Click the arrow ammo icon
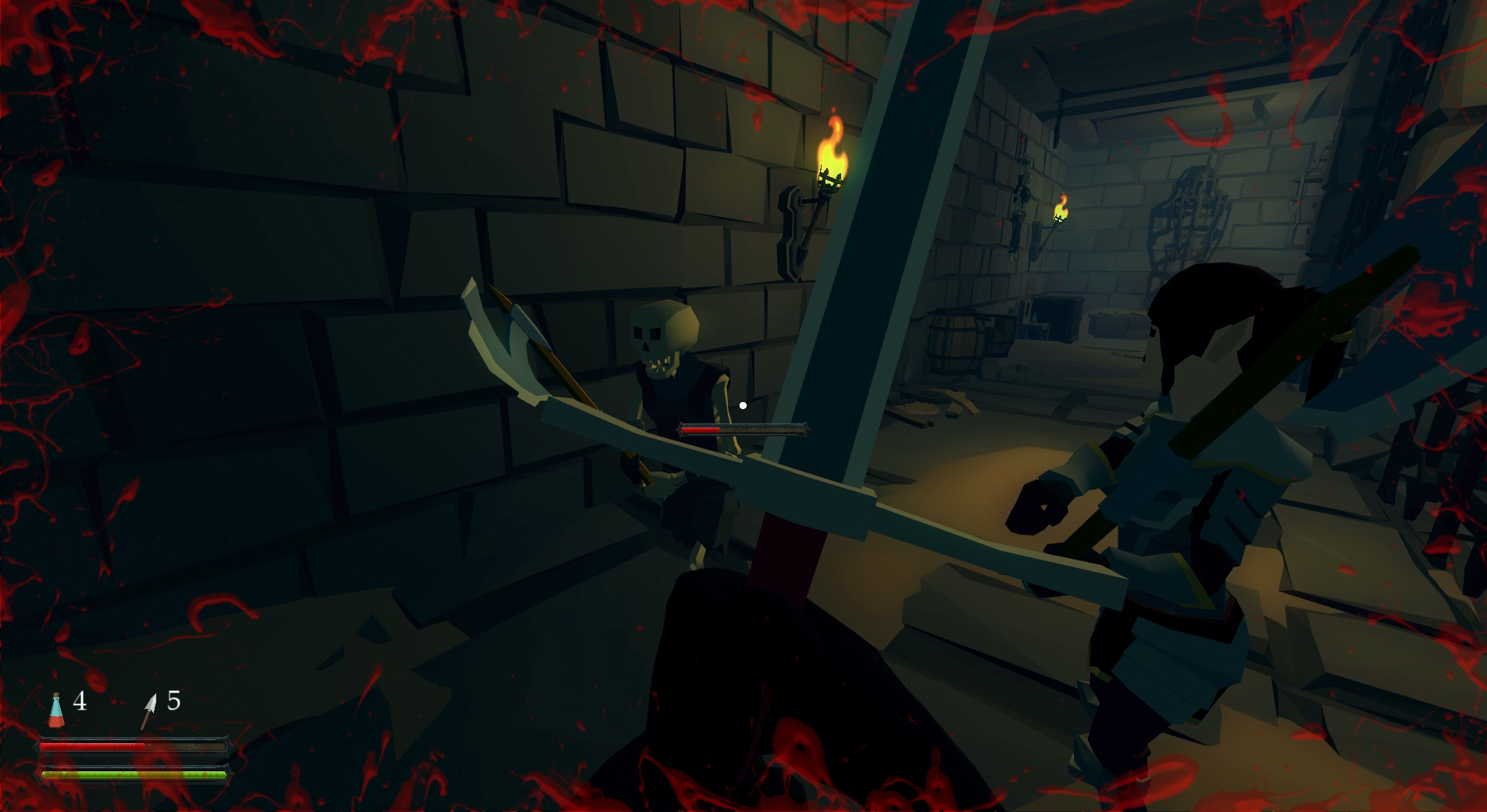This screenshot has width=1487, height=812. (148, 710)
